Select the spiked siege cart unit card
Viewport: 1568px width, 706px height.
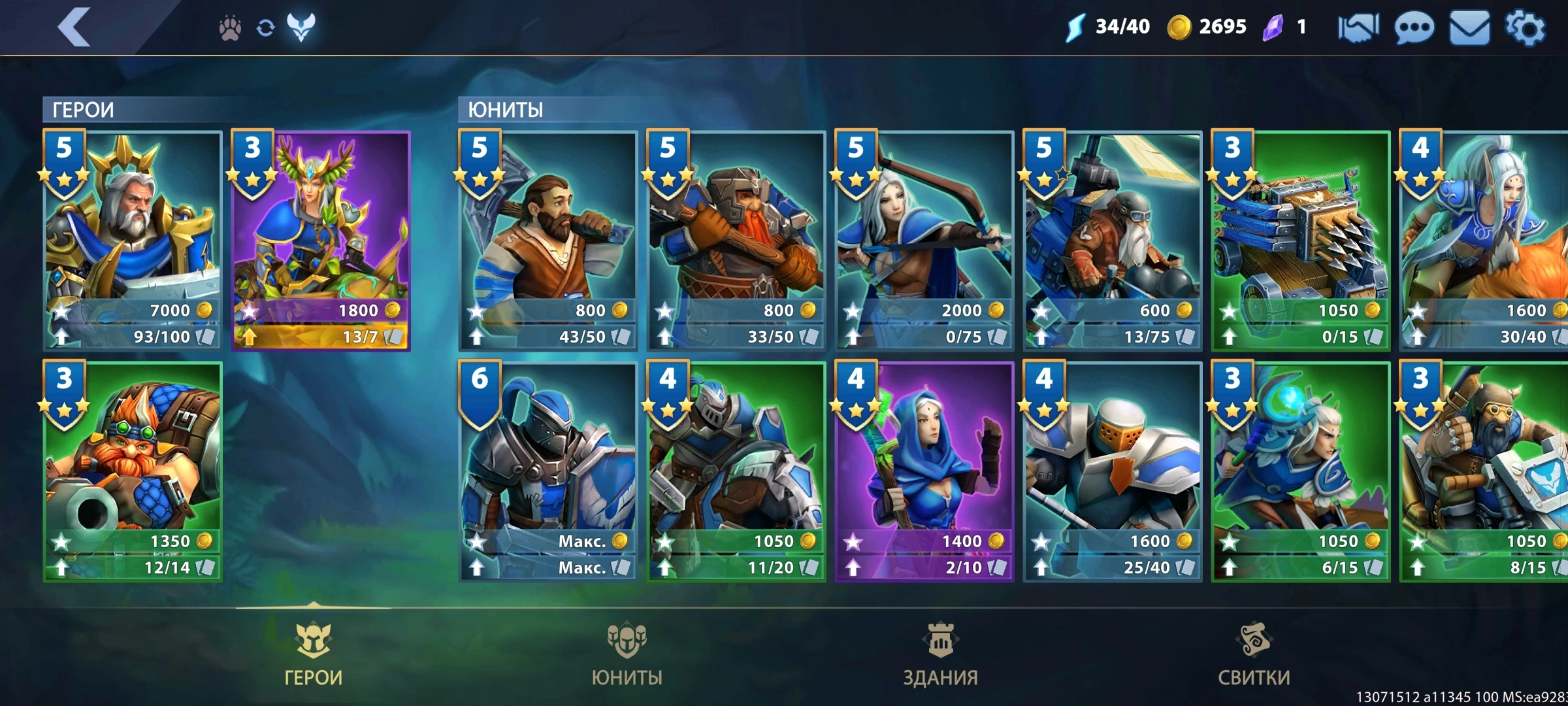[x=1301, y=240]
